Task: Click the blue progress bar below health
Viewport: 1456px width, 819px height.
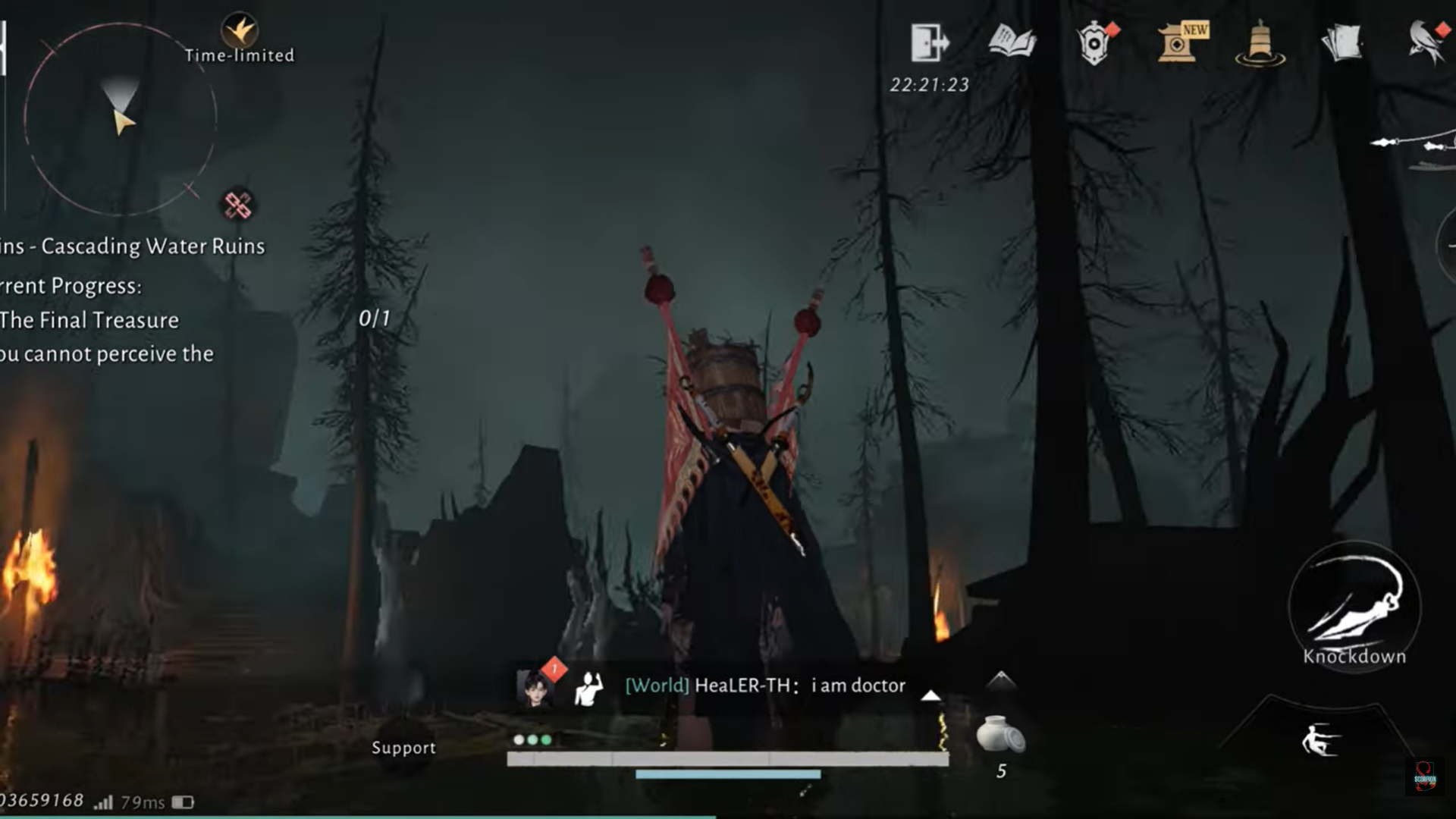Action: click(x=728, y=776)
